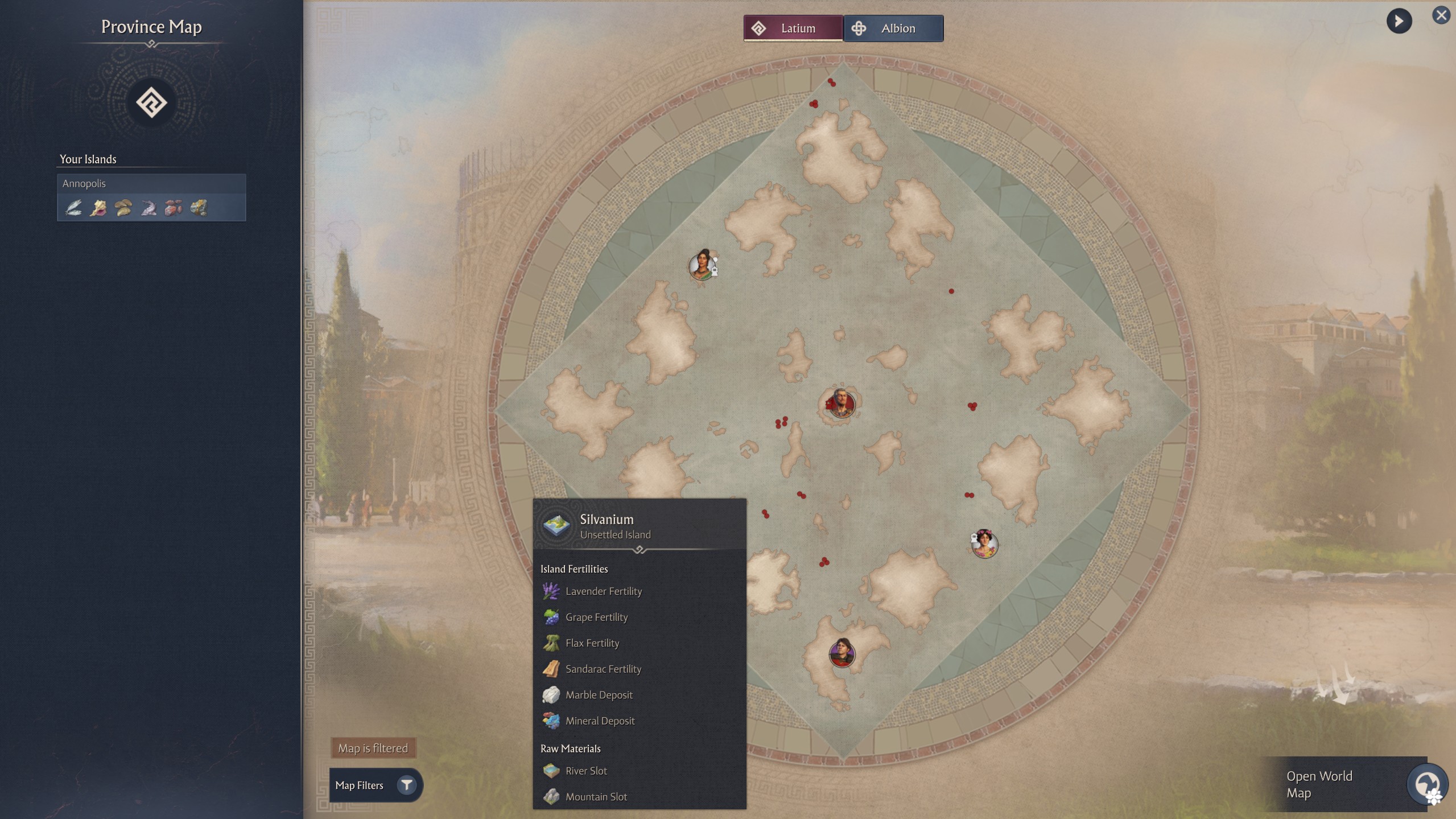Open the World Map

[1354, 784]
